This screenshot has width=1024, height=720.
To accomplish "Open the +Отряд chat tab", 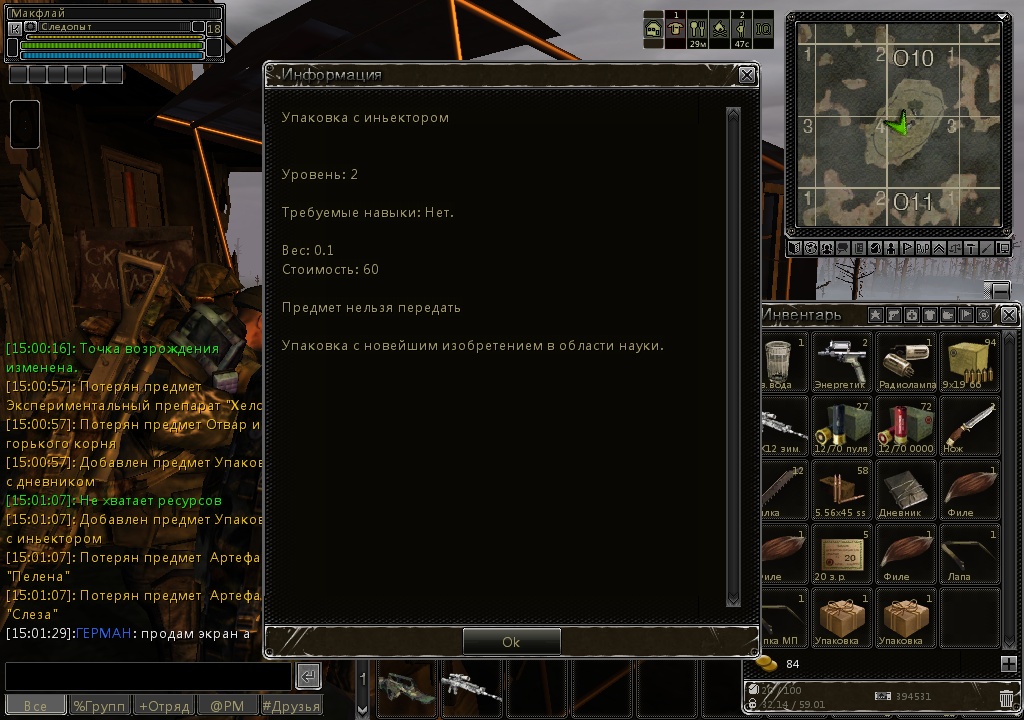I will [164, 706].
